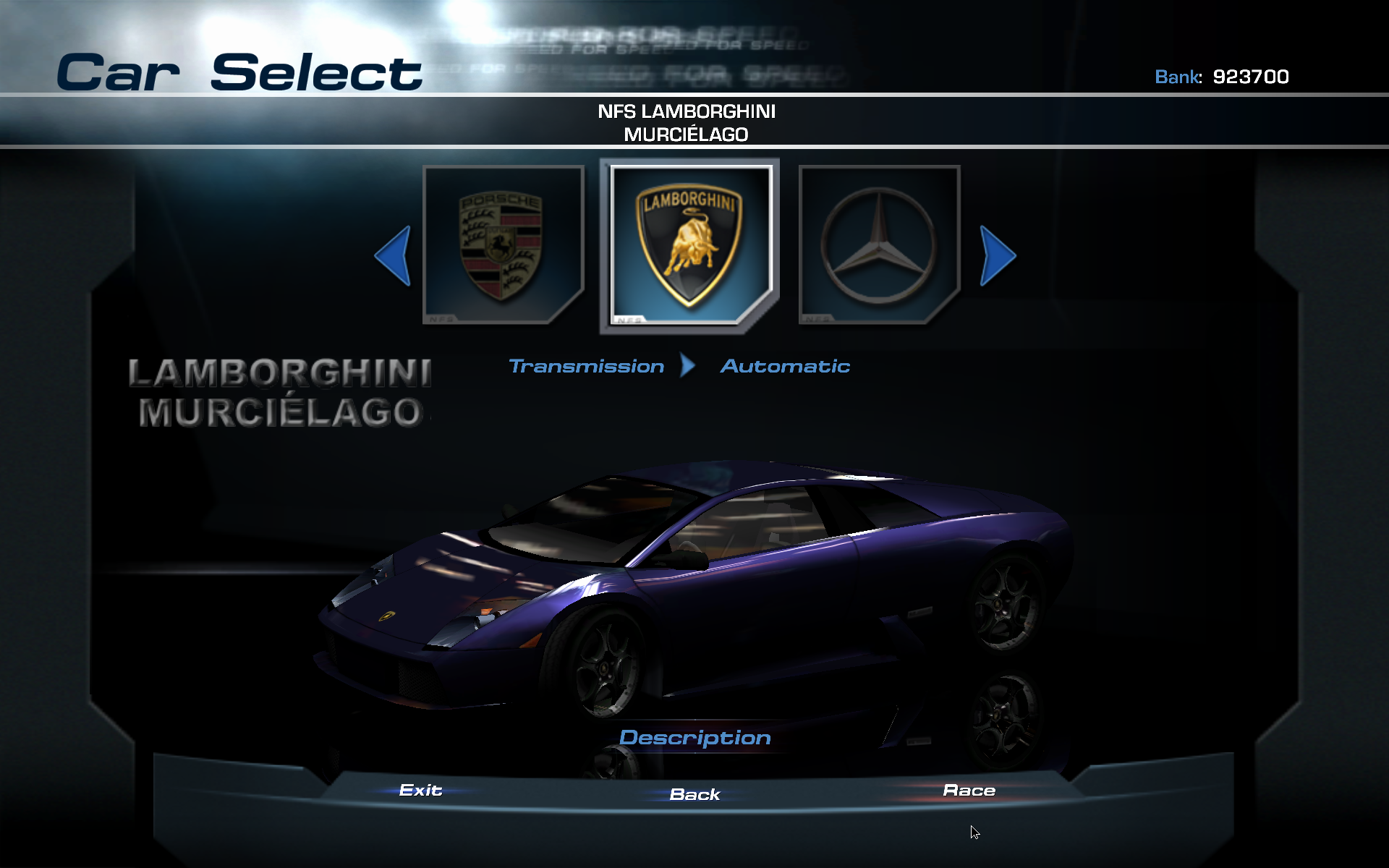Start the Race
This screenshot has width=1389, height=868.
click(x=969, y=791)
